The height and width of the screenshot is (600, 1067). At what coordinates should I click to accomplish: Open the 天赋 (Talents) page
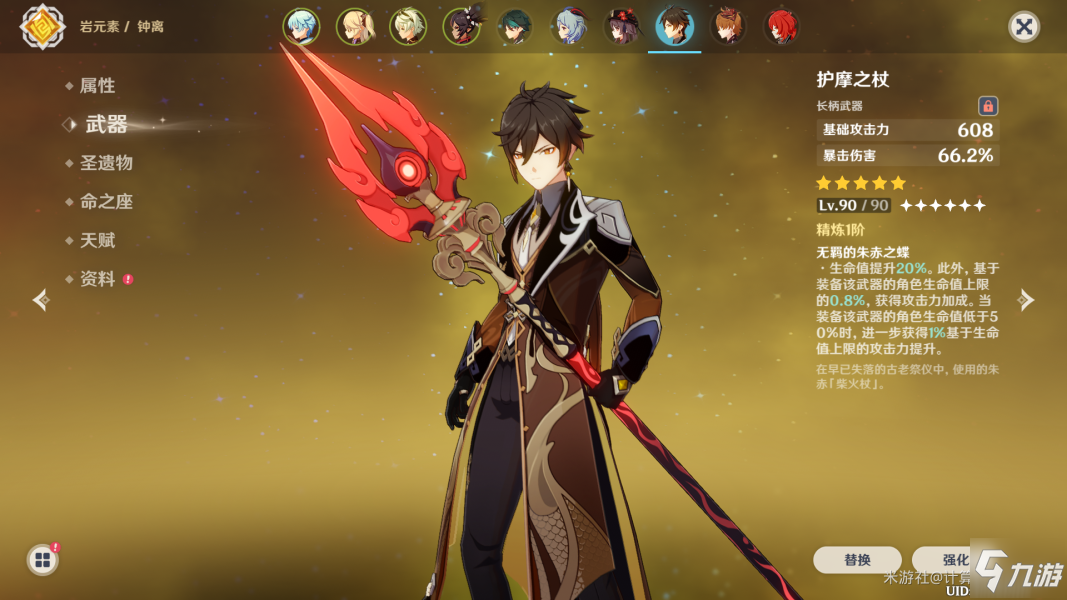click(97, 241)
